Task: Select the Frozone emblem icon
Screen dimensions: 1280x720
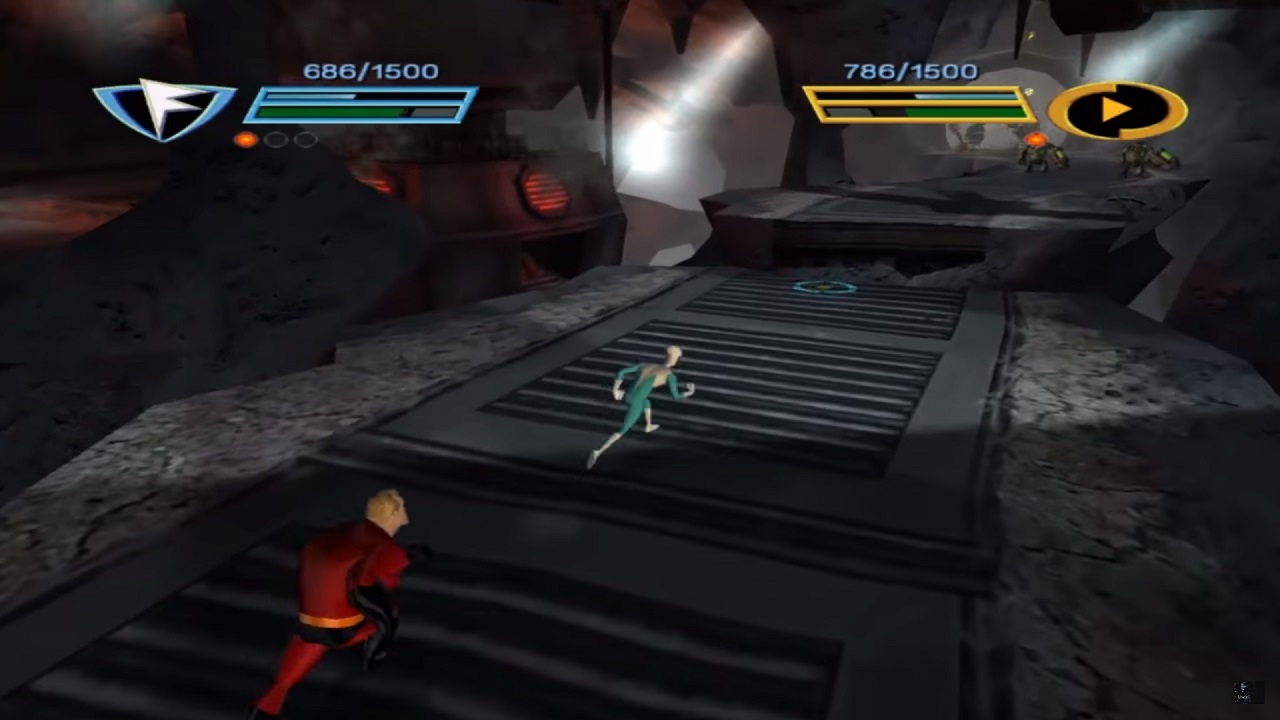Action: (x=164, y=107)
